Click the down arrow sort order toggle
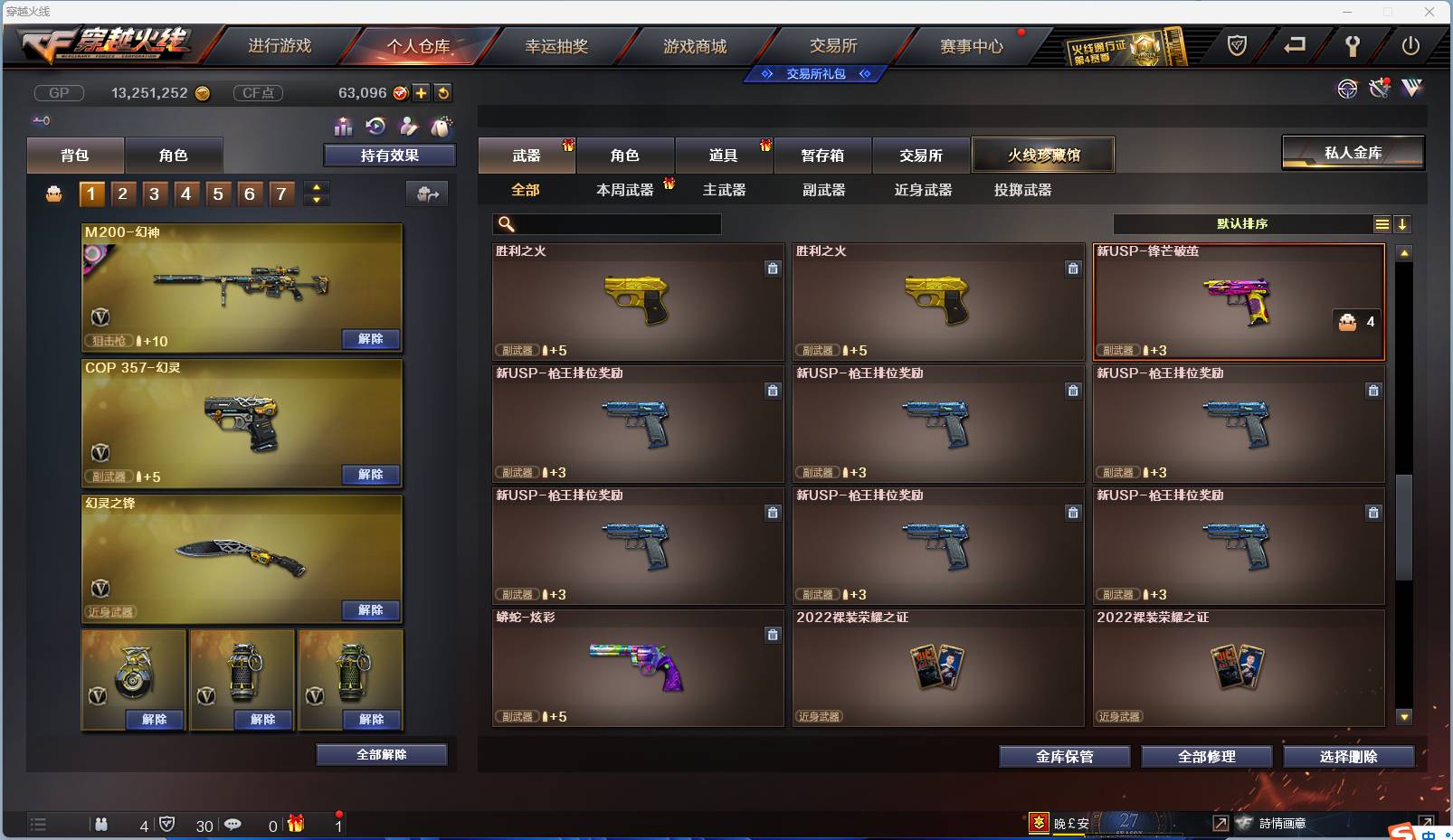The image size is (1453, 840). coord(1403,223)
